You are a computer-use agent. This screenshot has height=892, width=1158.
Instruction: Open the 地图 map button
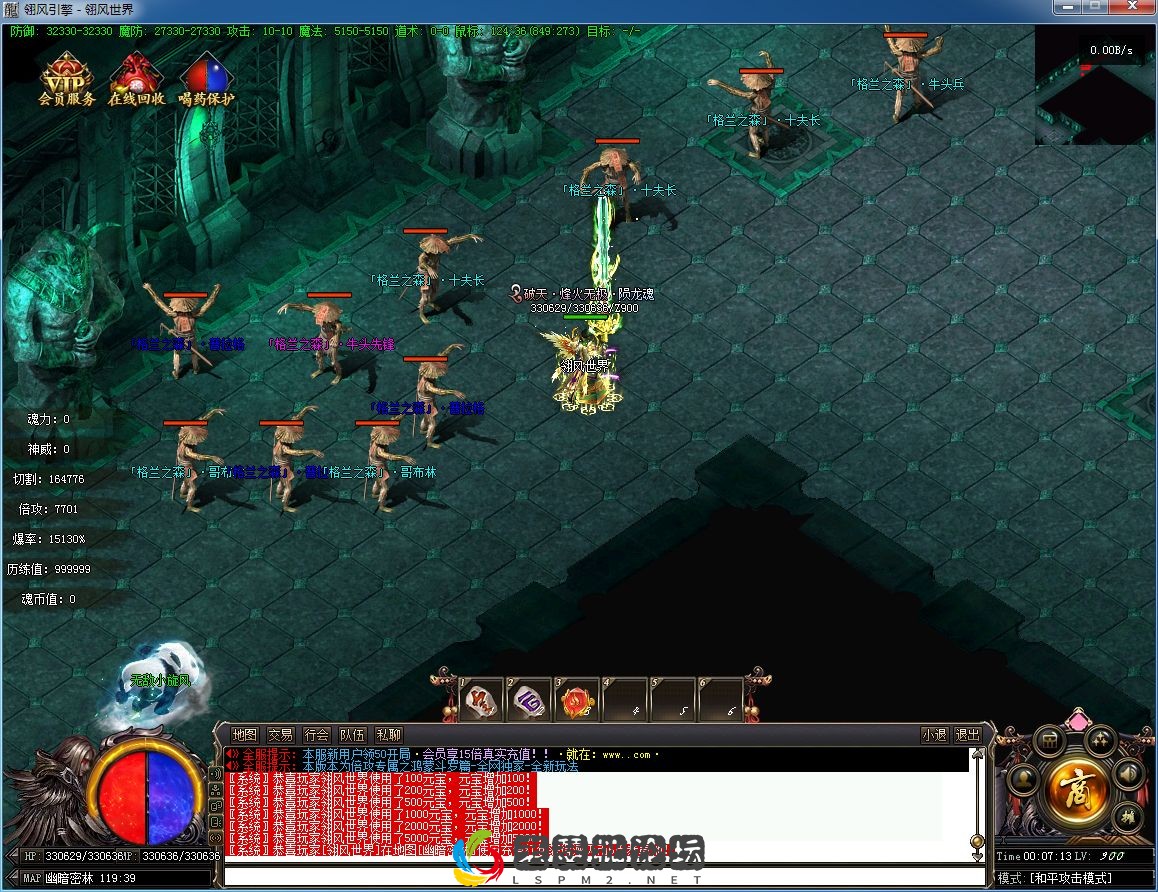[x=244, y=735]
